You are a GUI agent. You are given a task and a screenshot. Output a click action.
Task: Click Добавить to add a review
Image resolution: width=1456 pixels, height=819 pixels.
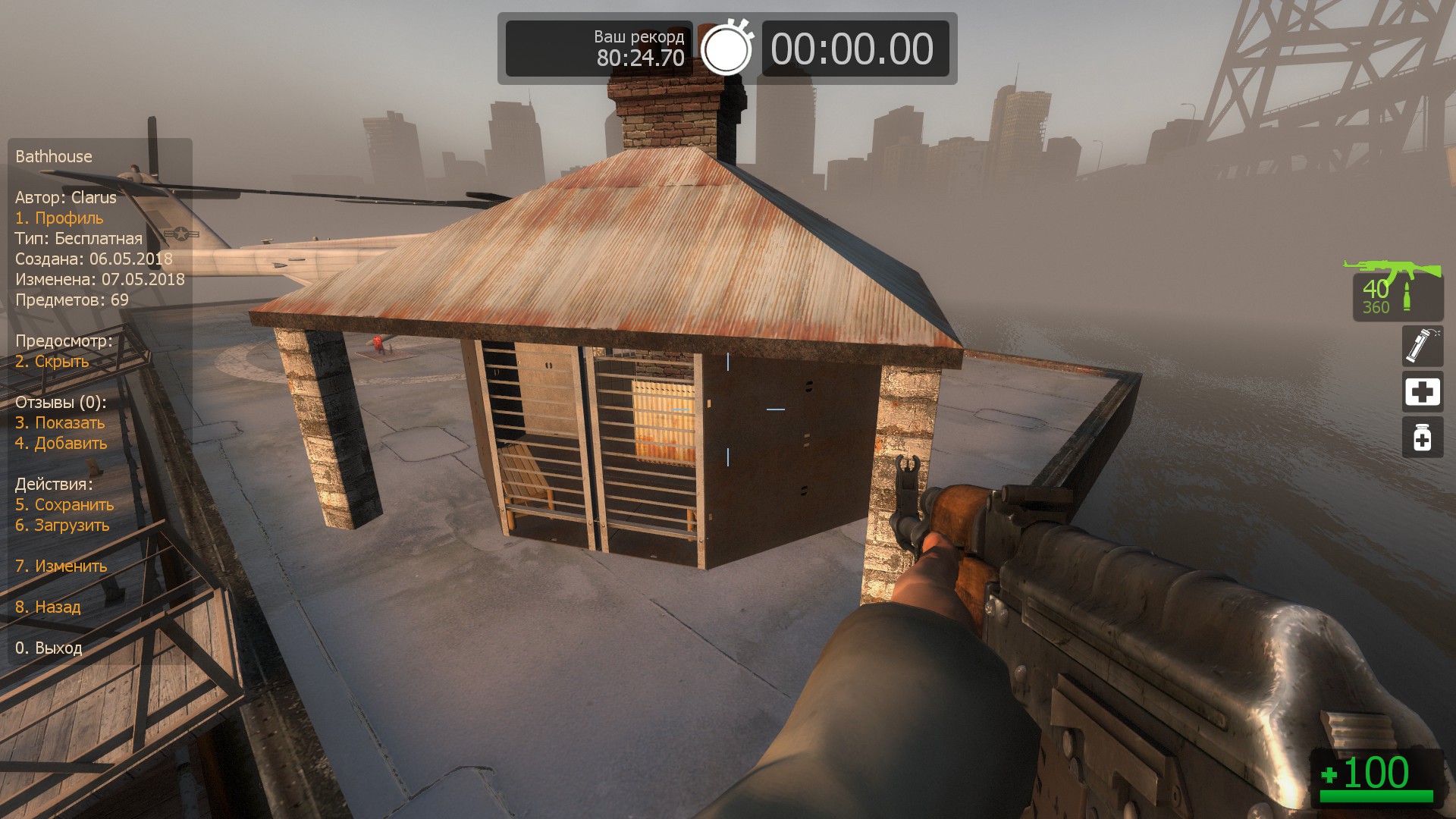[x=61, y=444]
